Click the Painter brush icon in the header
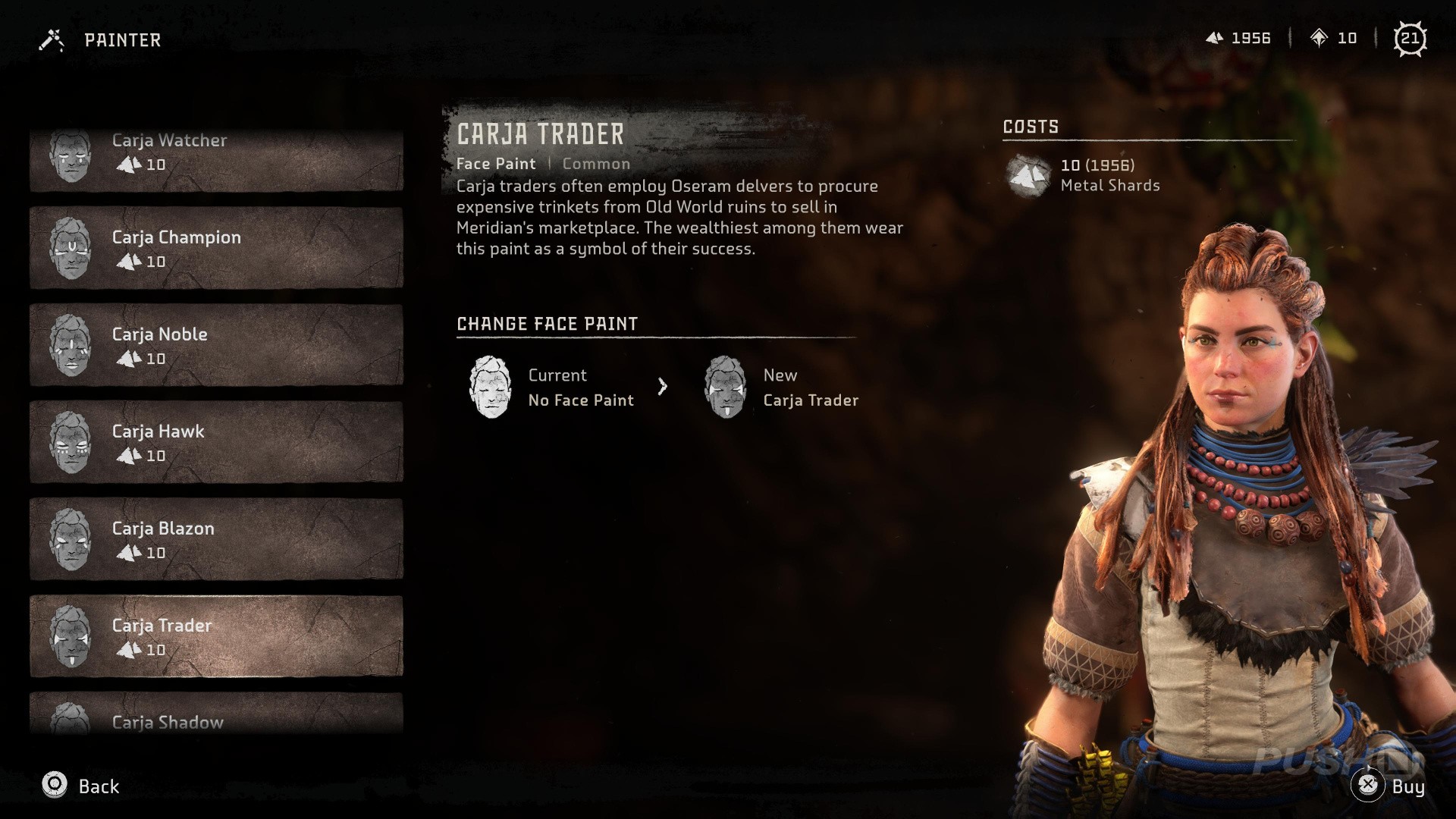This screenshot has width=1456, height=819. click(x=50, y=38)
